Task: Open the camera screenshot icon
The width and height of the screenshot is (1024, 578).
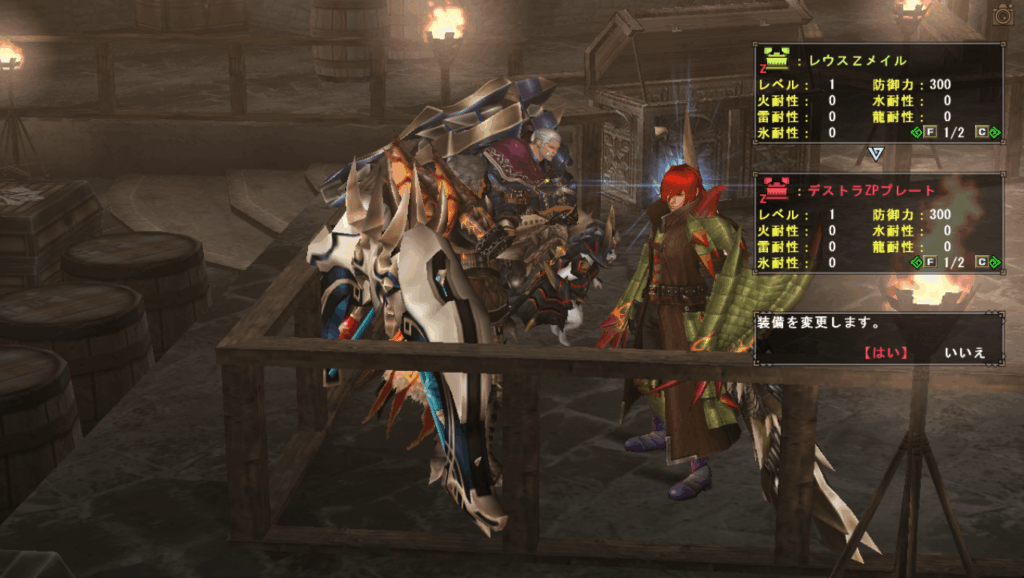Action: pyautogui.click(x=1003, y=14)
